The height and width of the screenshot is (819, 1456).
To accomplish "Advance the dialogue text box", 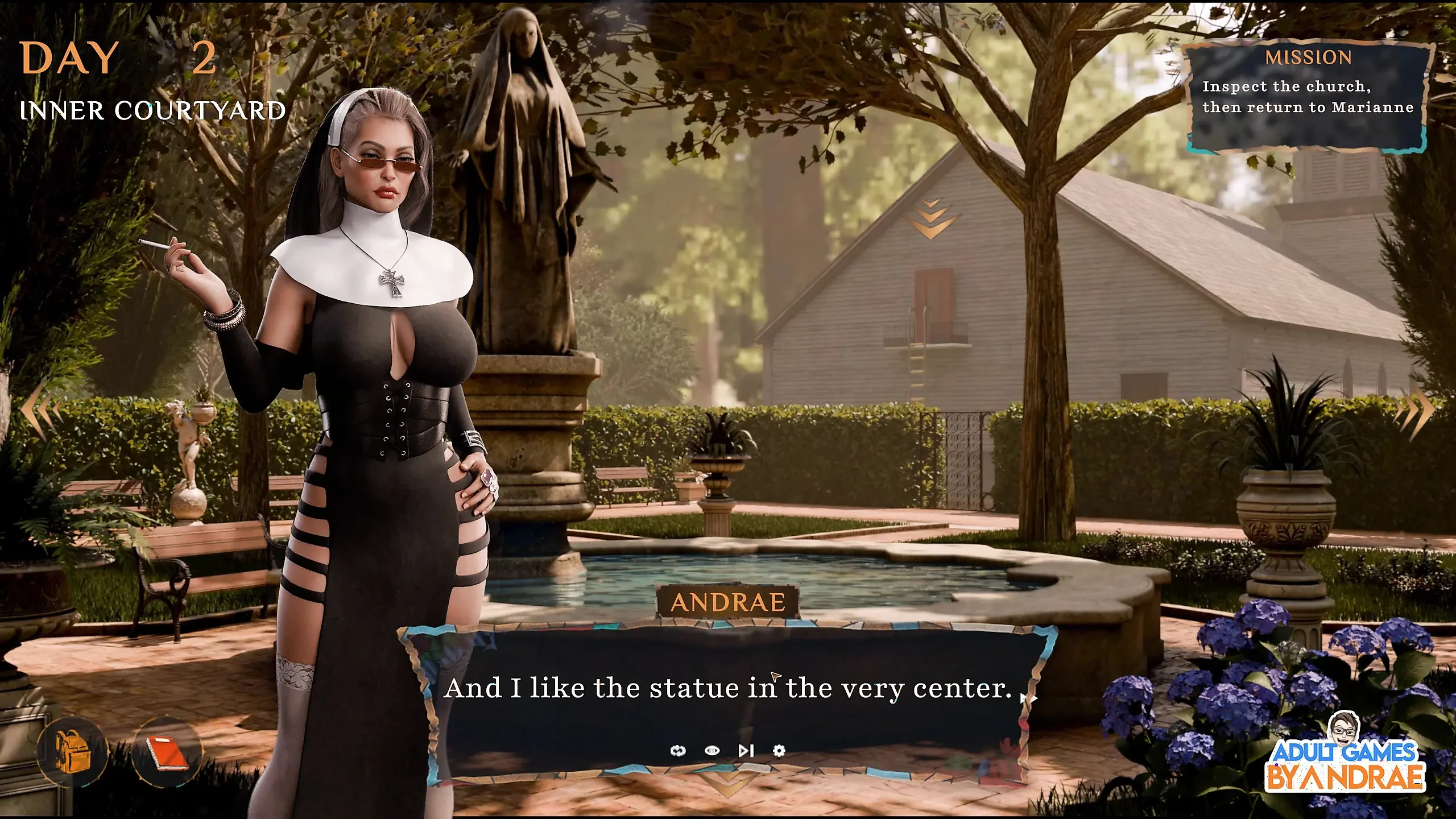I will [x=728, y=689].
